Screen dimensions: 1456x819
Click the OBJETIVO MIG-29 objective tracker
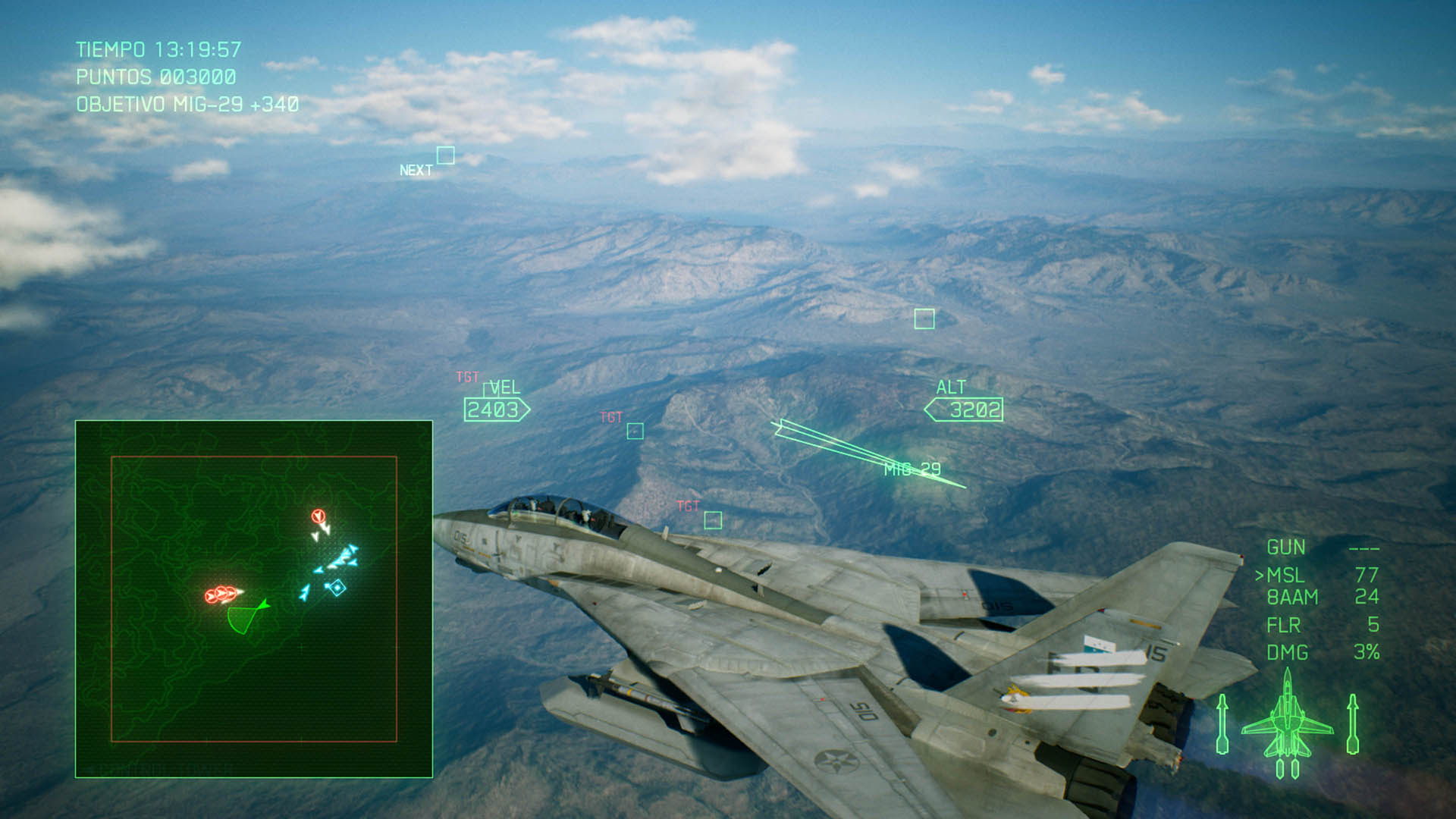coord(187,105)
